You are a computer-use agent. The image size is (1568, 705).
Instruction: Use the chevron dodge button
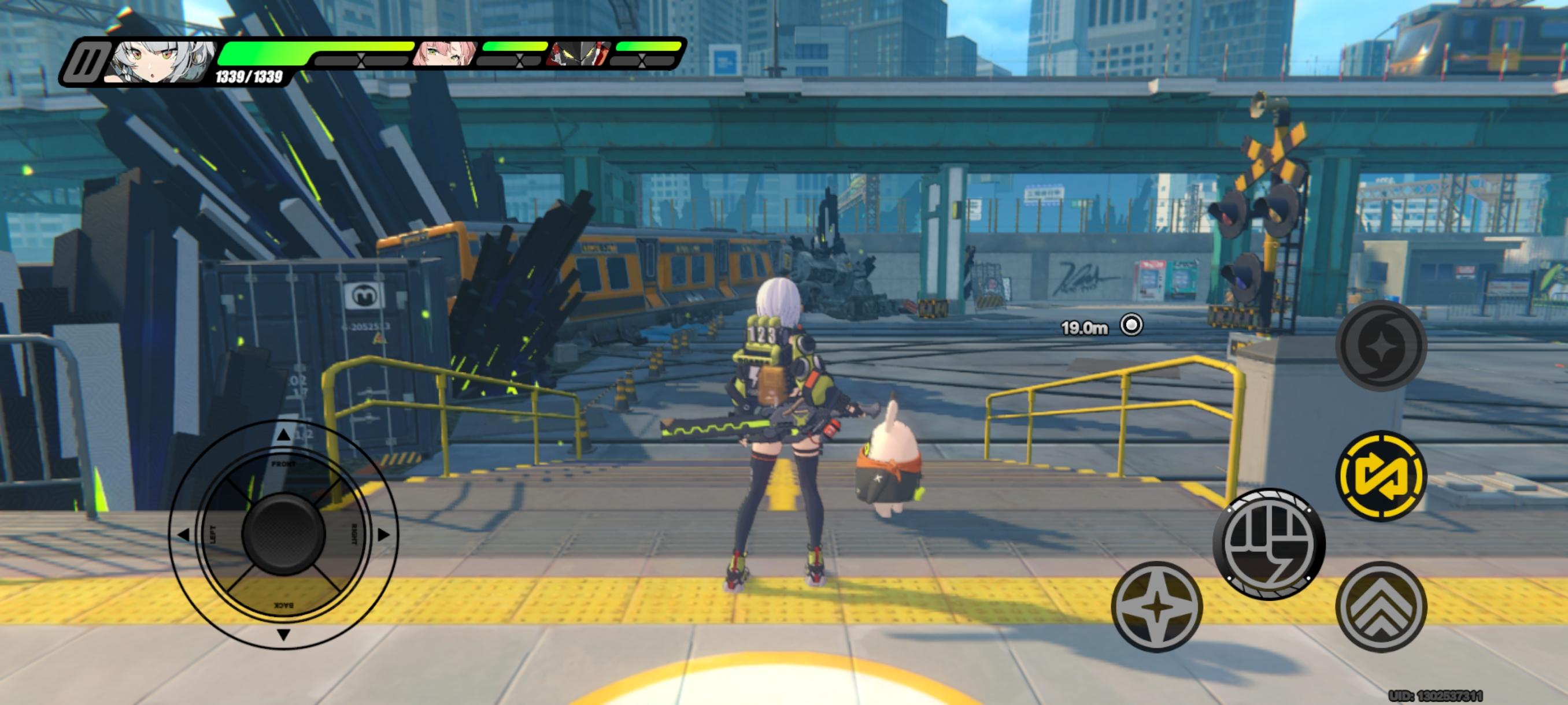[x=1381, y=607]
